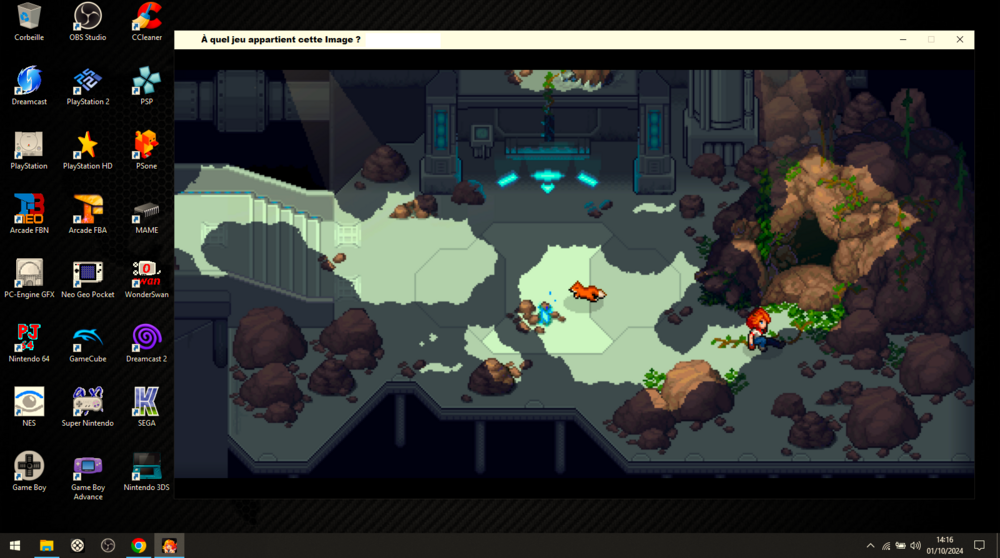Close the quiz image window
The width and height of the screenshot is (1000, 558).
pyautogui.click(x=960, y=40)
